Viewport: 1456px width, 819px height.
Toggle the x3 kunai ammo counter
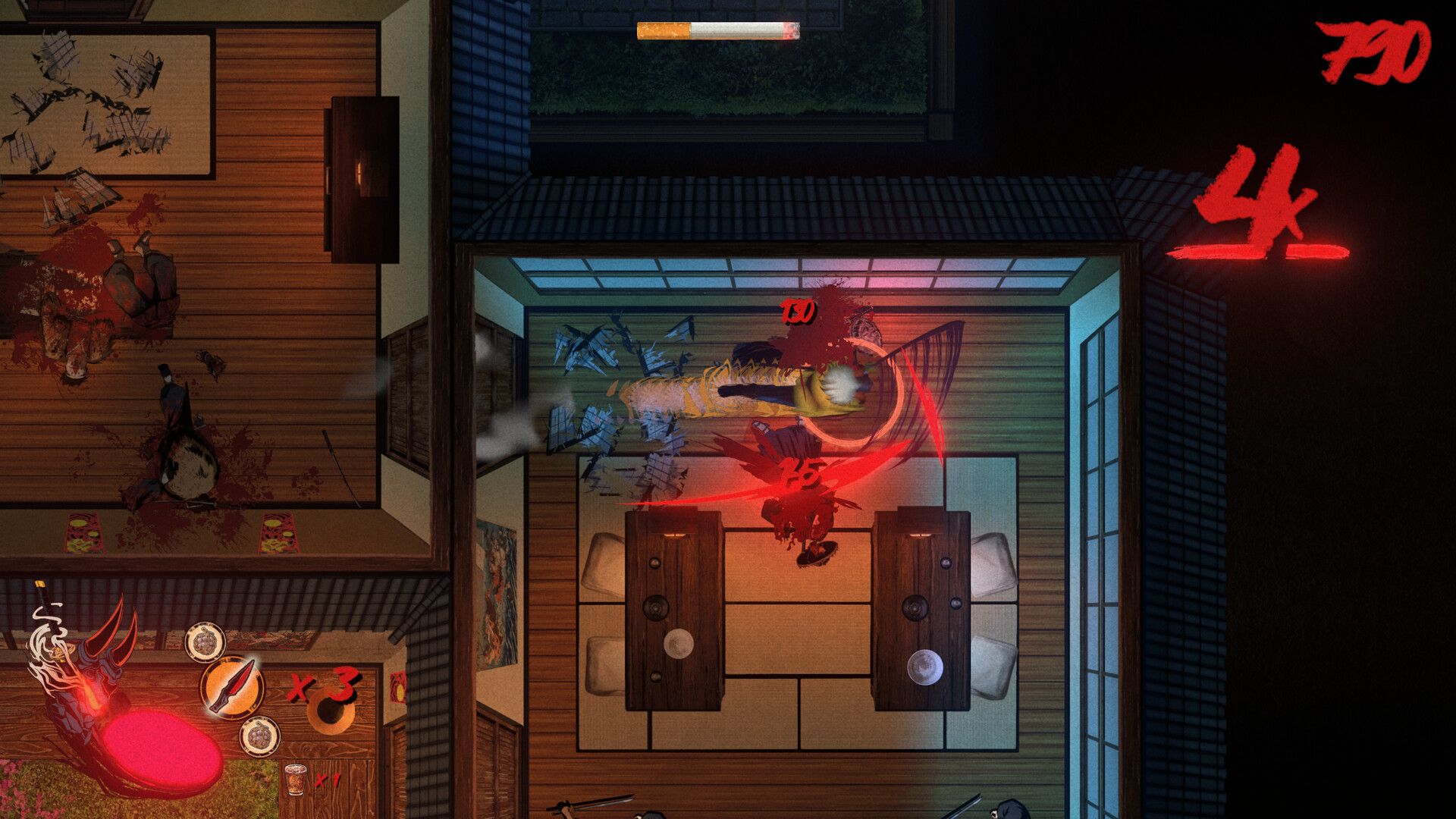325,686
